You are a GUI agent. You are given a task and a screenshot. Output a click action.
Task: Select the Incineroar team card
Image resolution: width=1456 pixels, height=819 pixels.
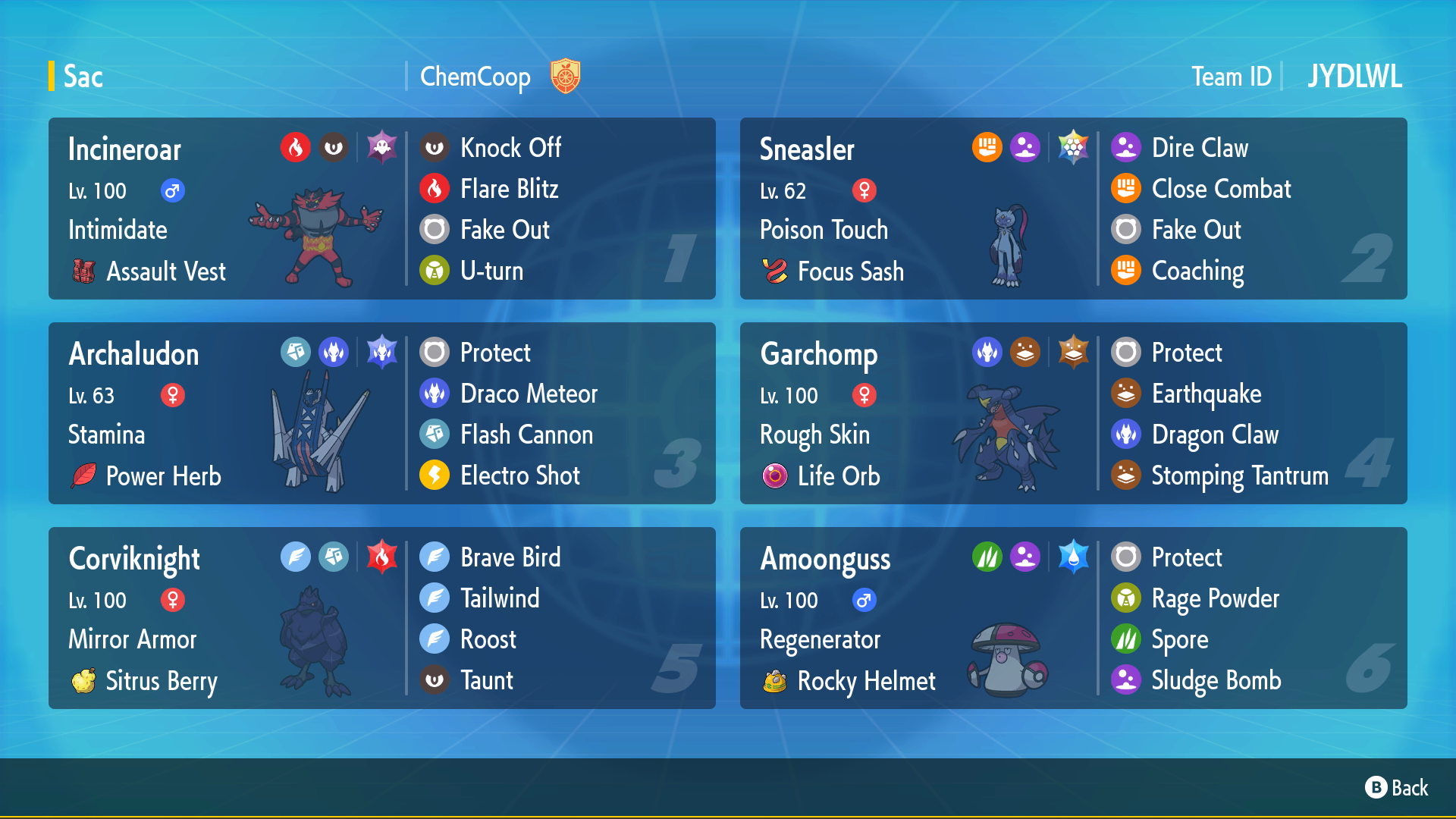point(381,209)
